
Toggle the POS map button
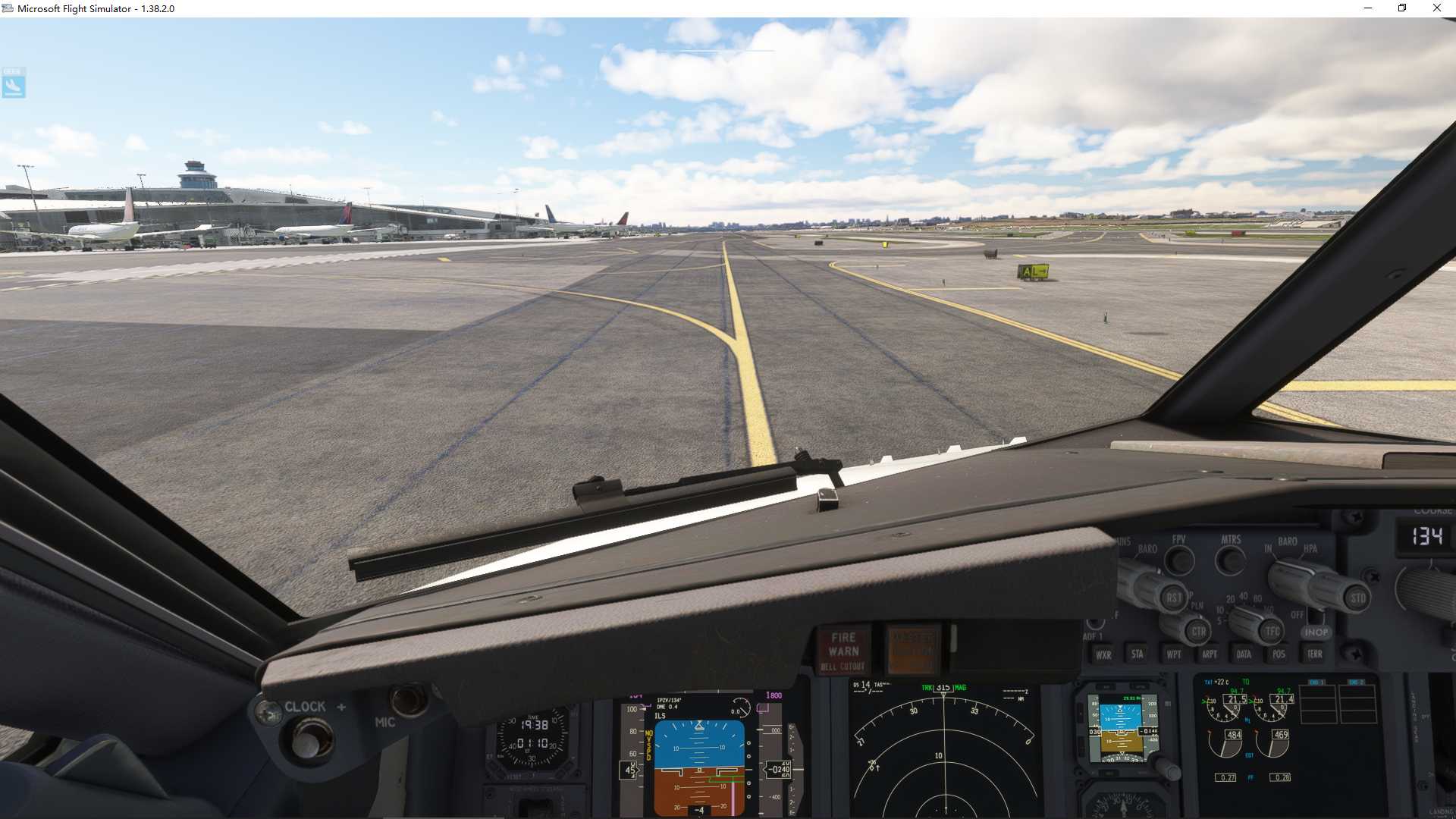[1279, 654]
